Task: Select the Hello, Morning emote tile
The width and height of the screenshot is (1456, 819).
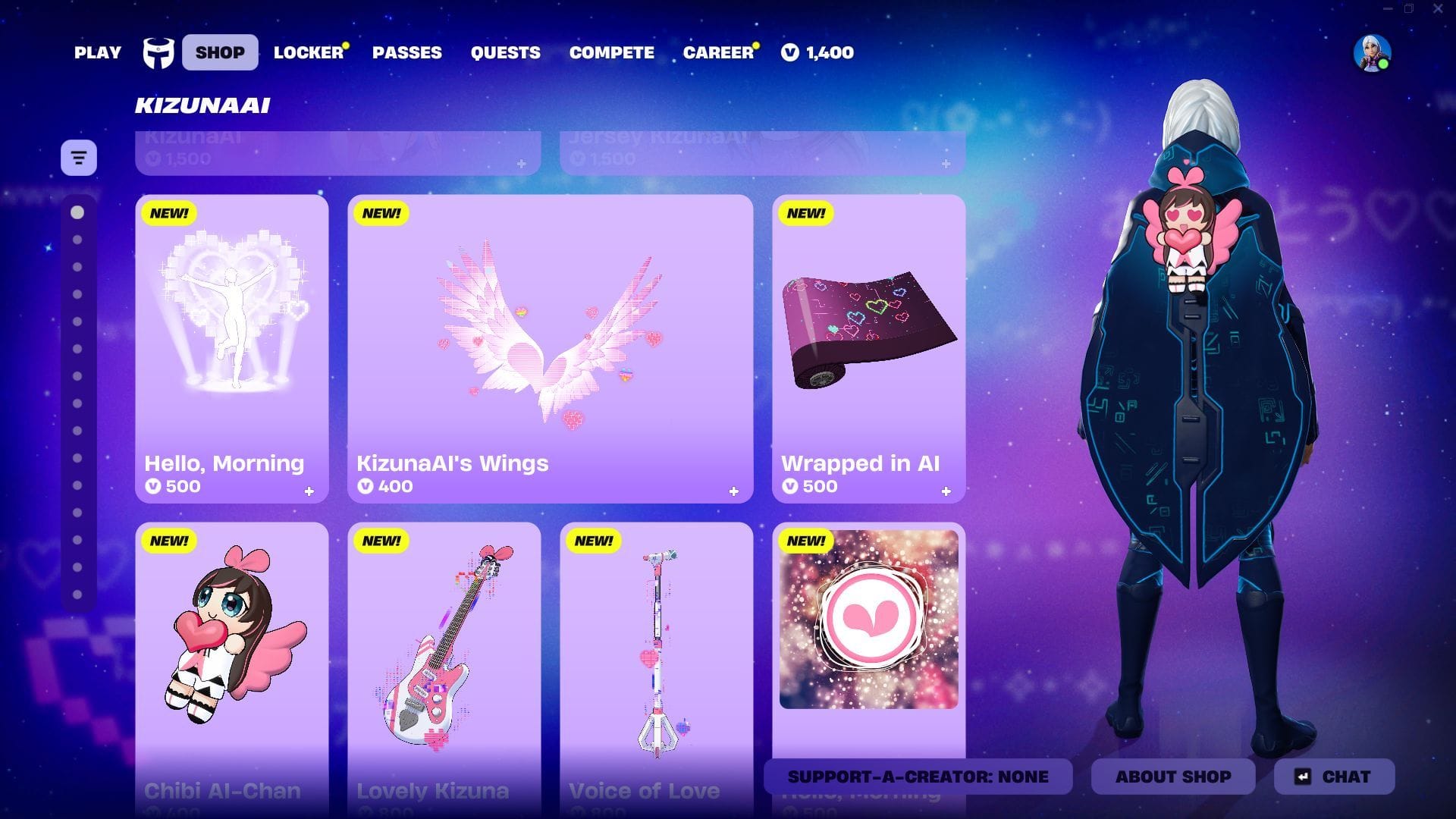Action: click(232, 349)
